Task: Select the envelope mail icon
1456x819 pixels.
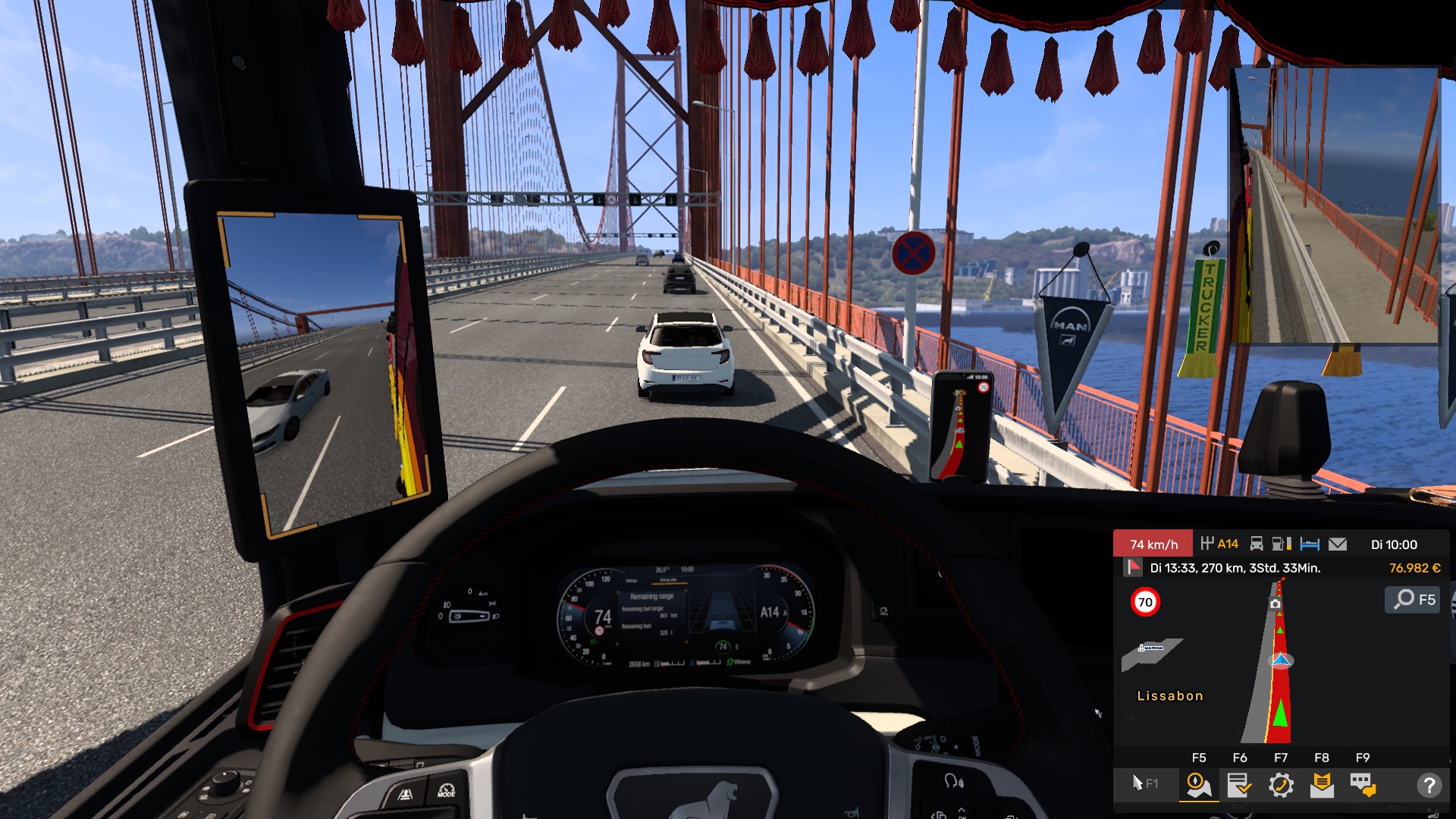Action: coord(1338,544)
